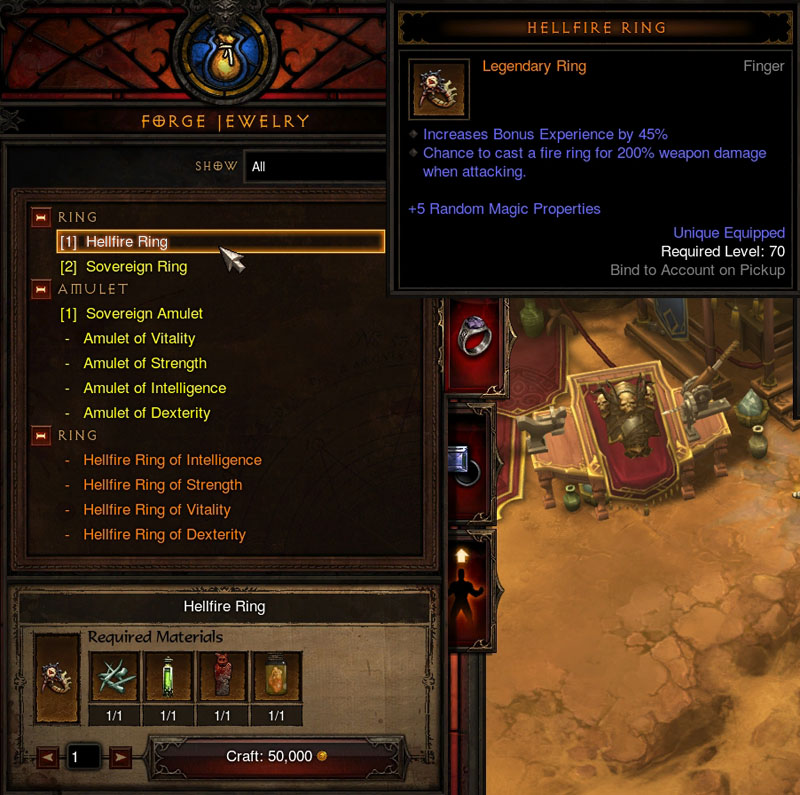Select Amulet of Strength in the list
Screen dimensions: 800x795
(145, 364)
